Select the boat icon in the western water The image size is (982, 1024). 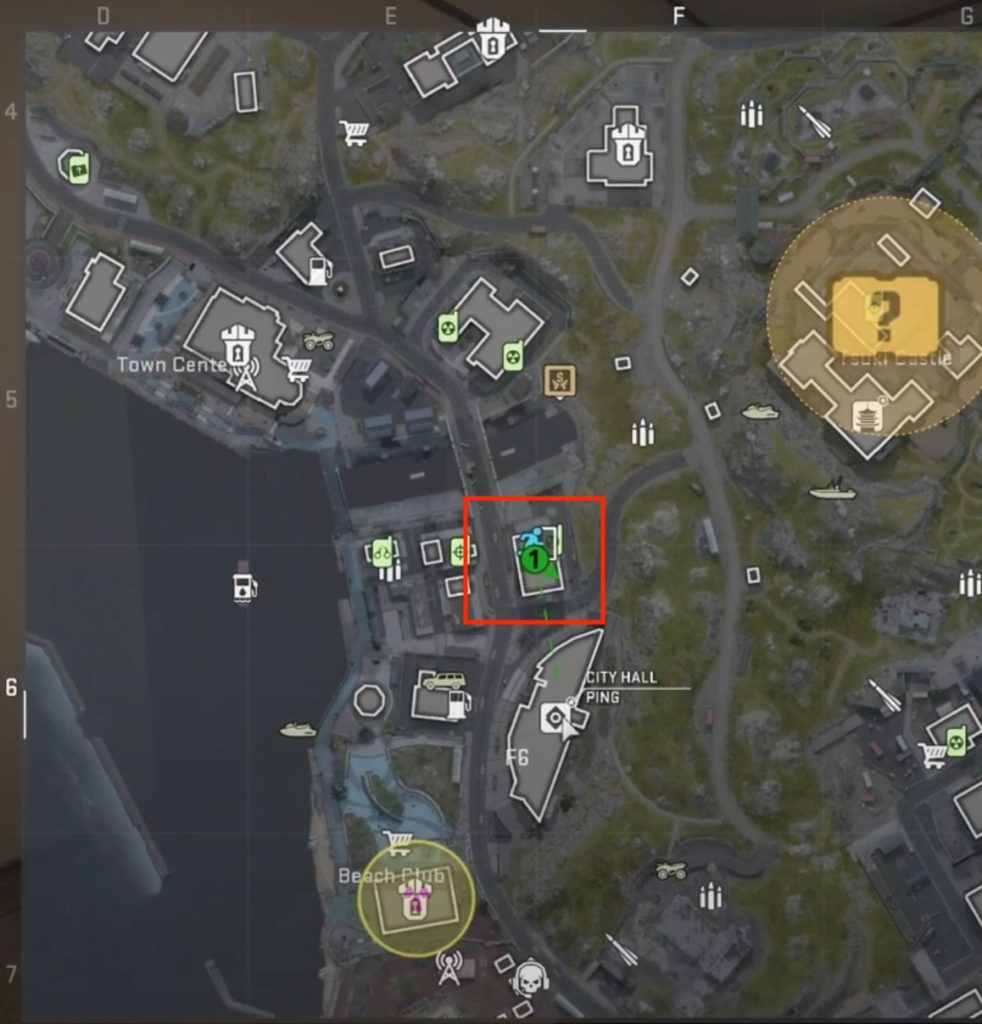297,730
